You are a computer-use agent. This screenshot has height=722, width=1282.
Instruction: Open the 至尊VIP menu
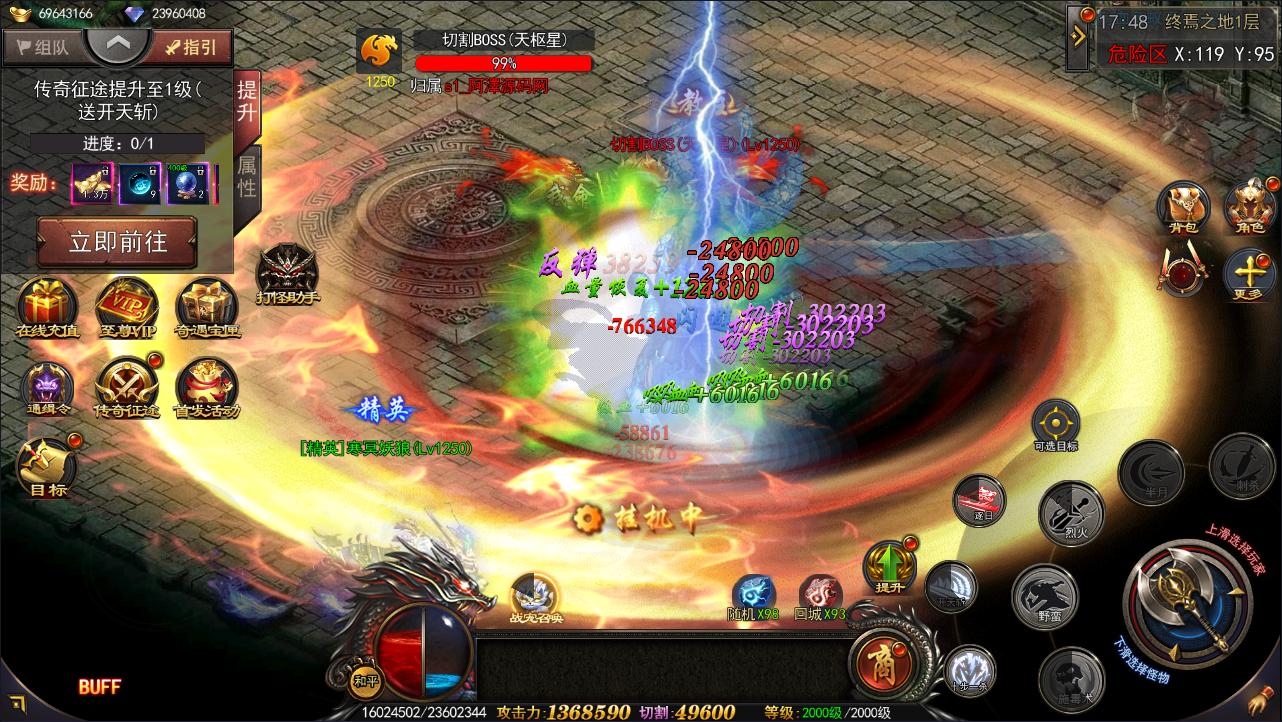click(x=126, y=306)
